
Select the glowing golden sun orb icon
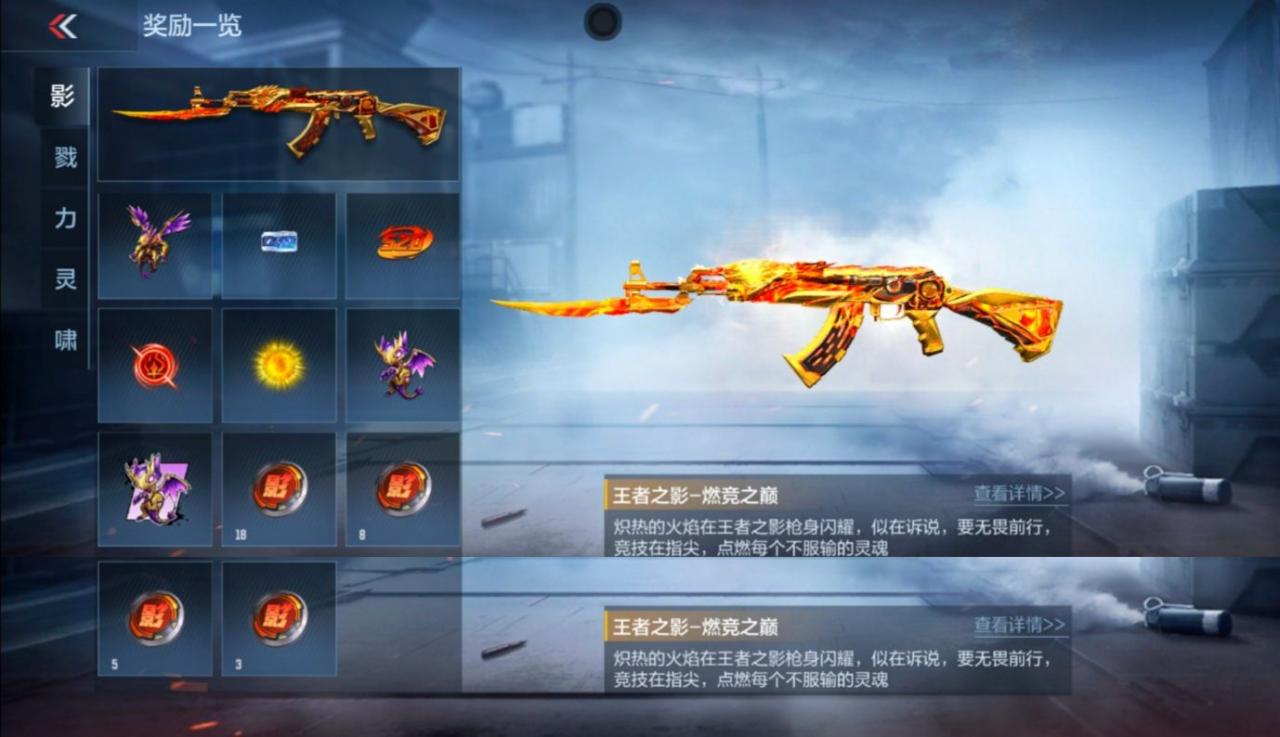278,363
